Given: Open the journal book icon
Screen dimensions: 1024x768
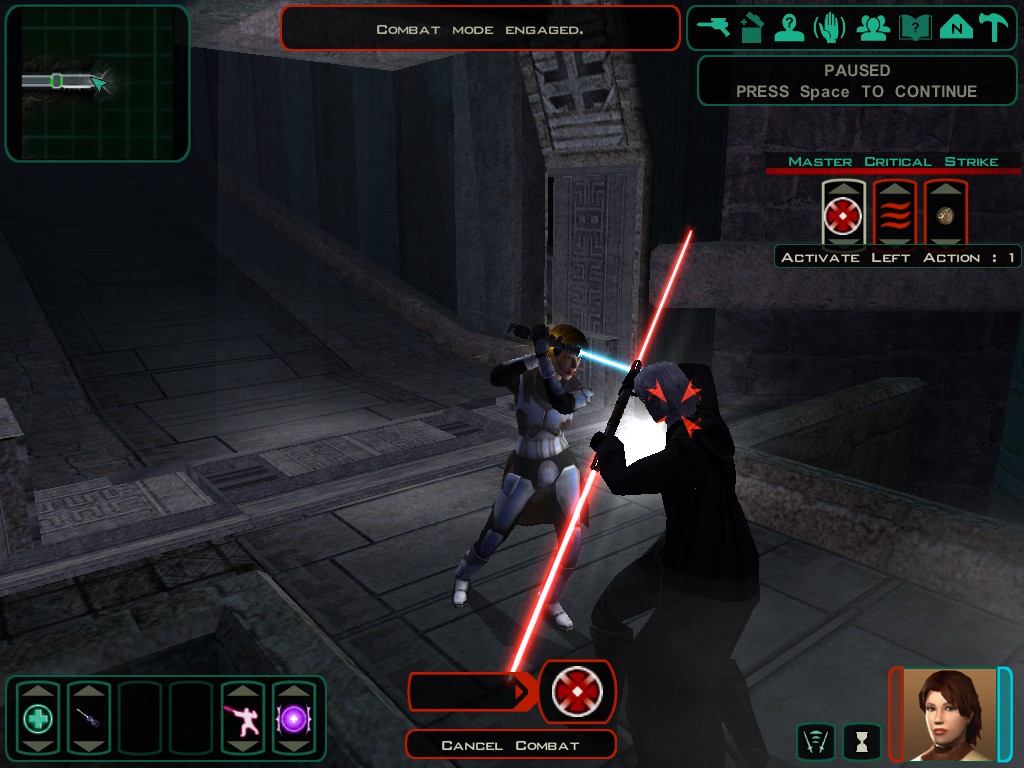Looking at the screenshot, I should tap(914, 27).
